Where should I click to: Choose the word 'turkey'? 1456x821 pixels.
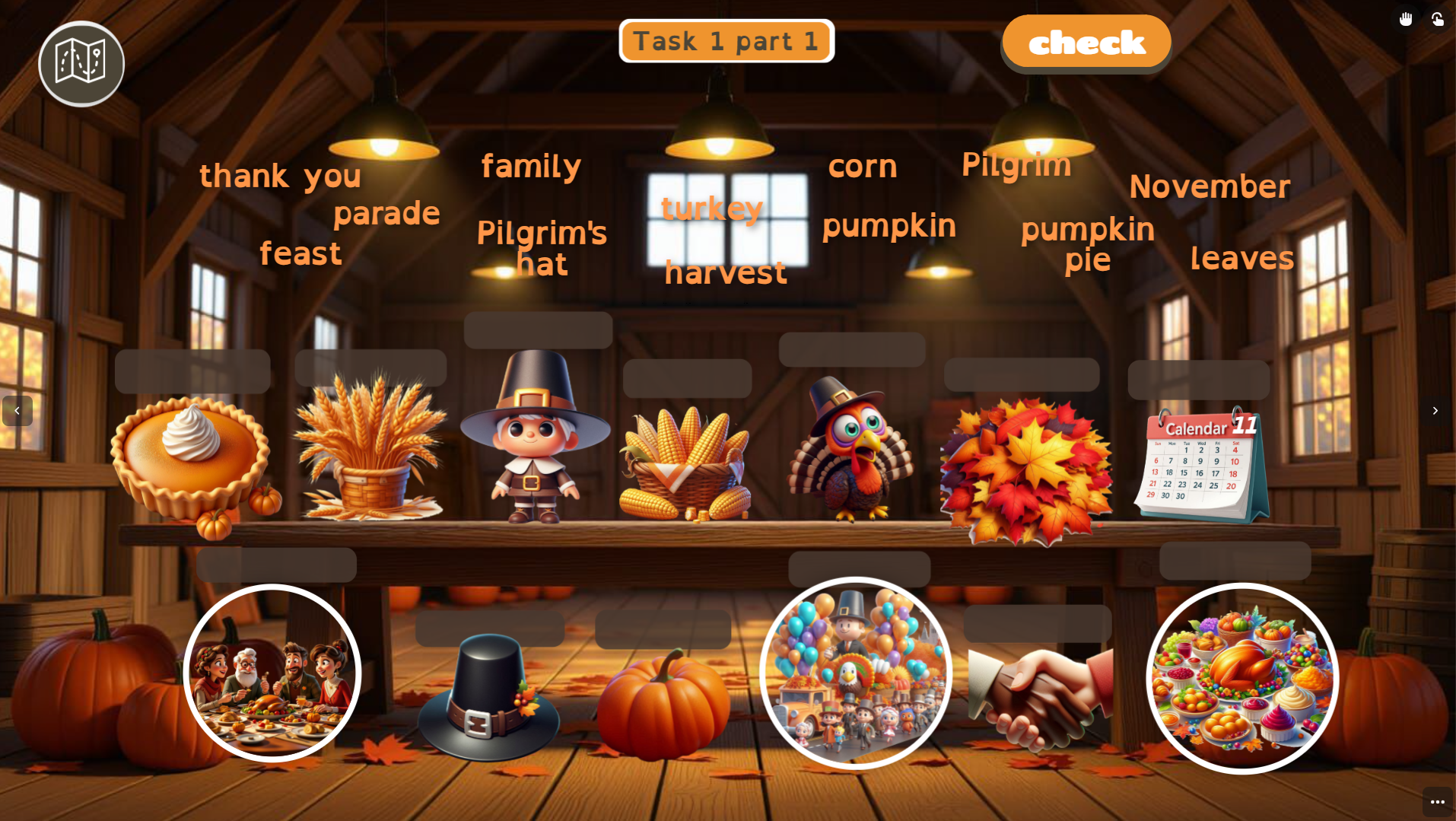pos(711,208)
